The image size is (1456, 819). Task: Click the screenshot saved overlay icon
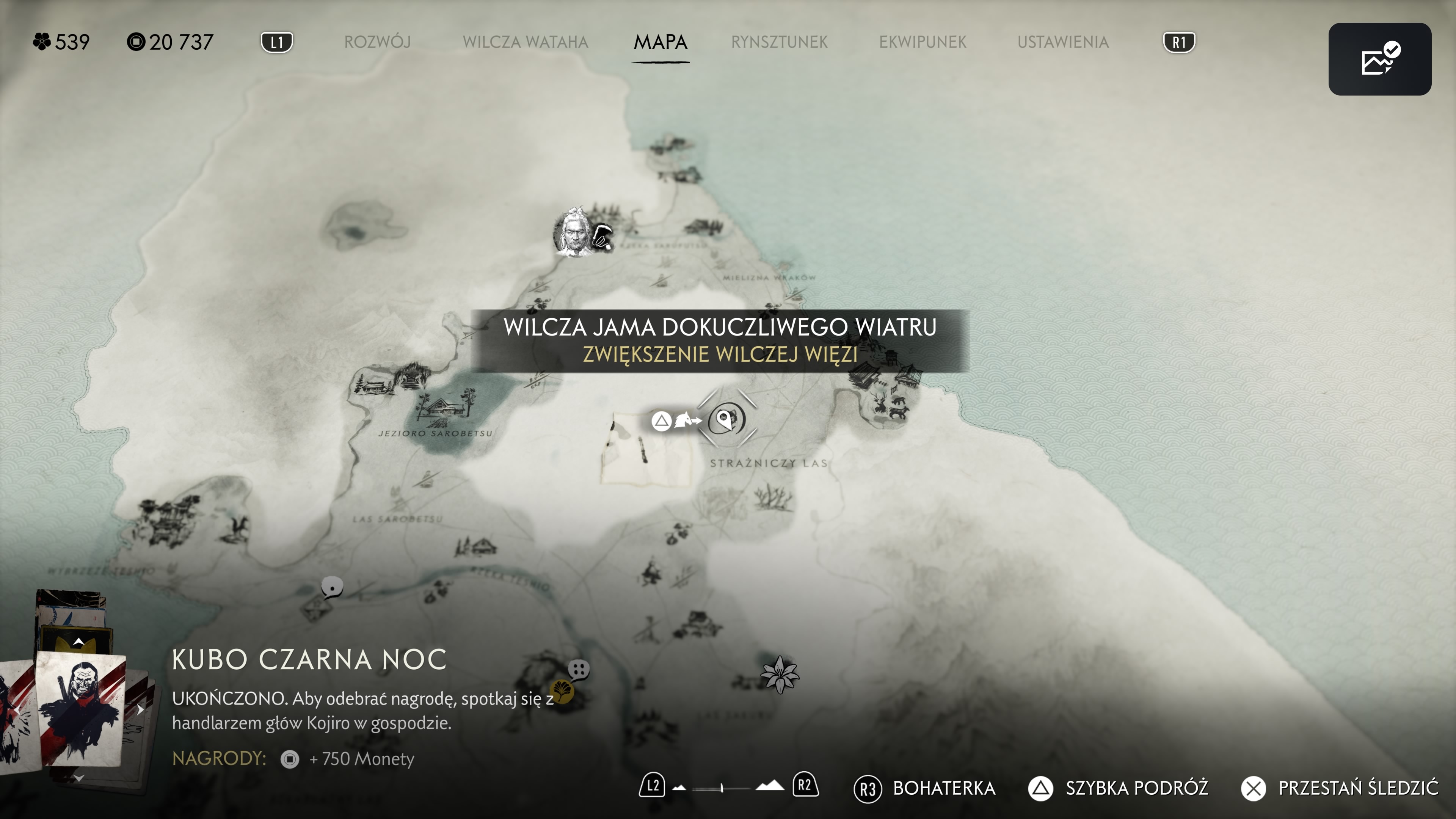(1379, 59)
